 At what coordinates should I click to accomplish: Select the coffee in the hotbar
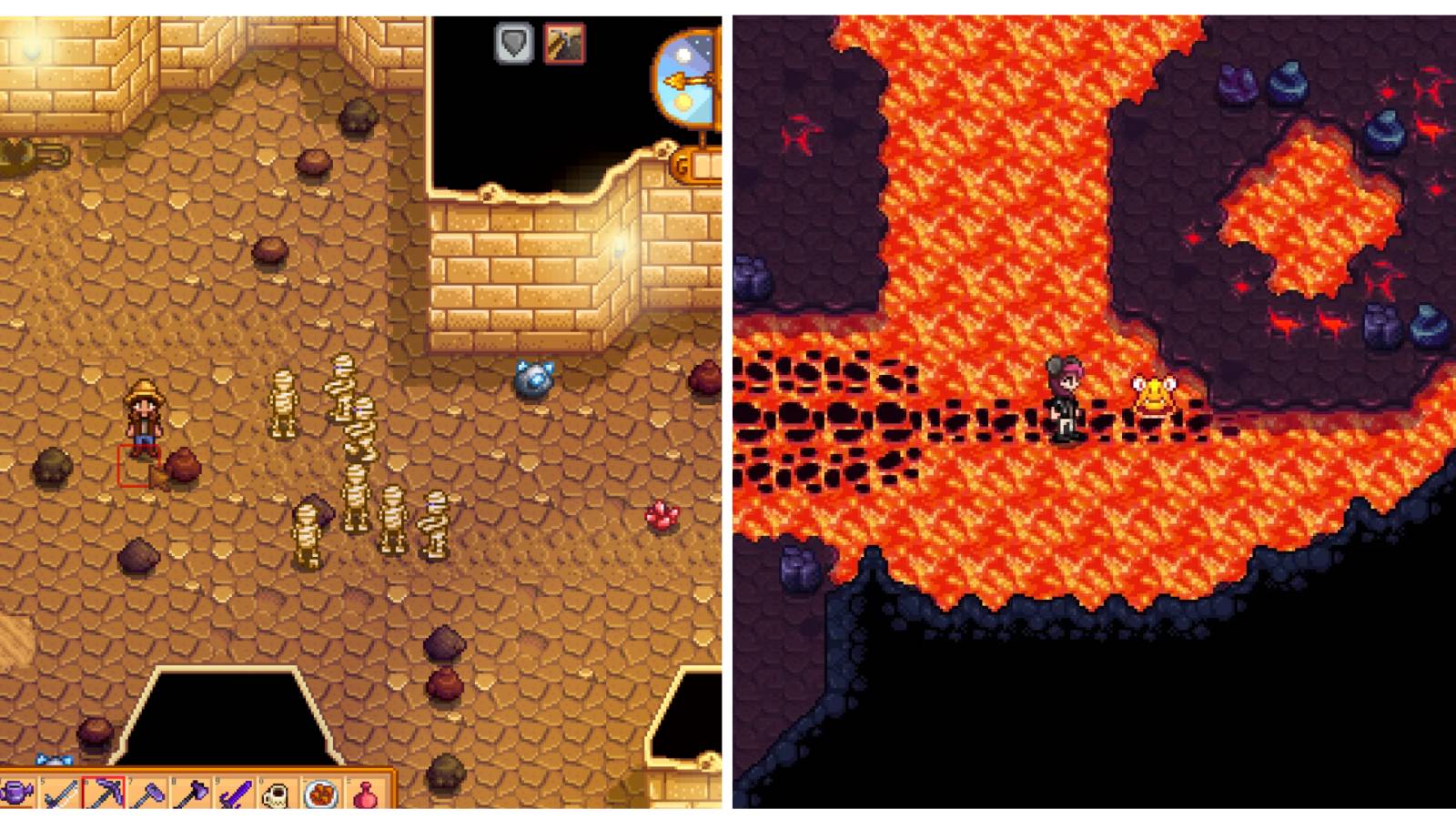tap(275, 795)
